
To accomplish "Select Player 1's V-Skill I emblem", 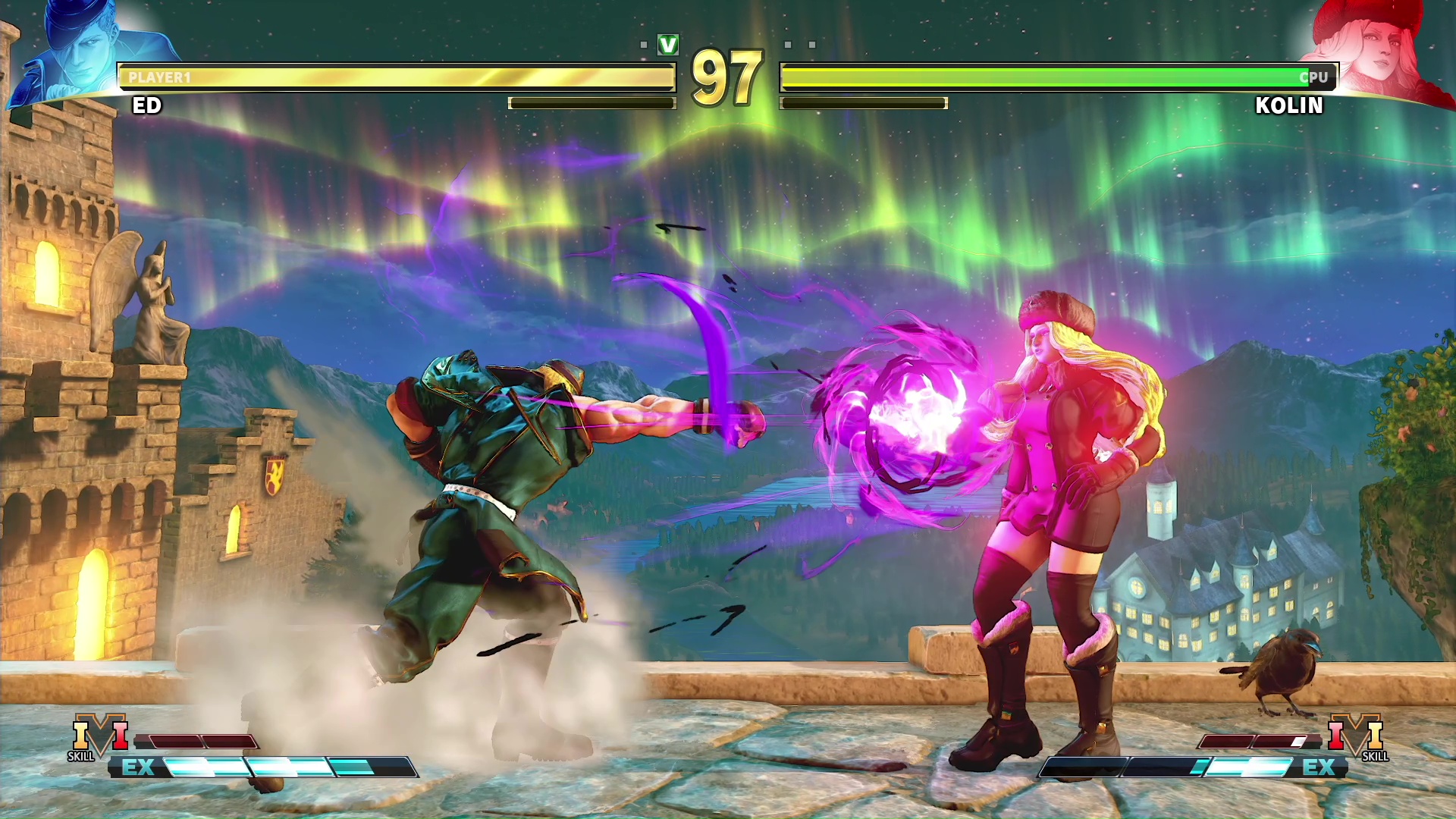I will pos(99,736).
